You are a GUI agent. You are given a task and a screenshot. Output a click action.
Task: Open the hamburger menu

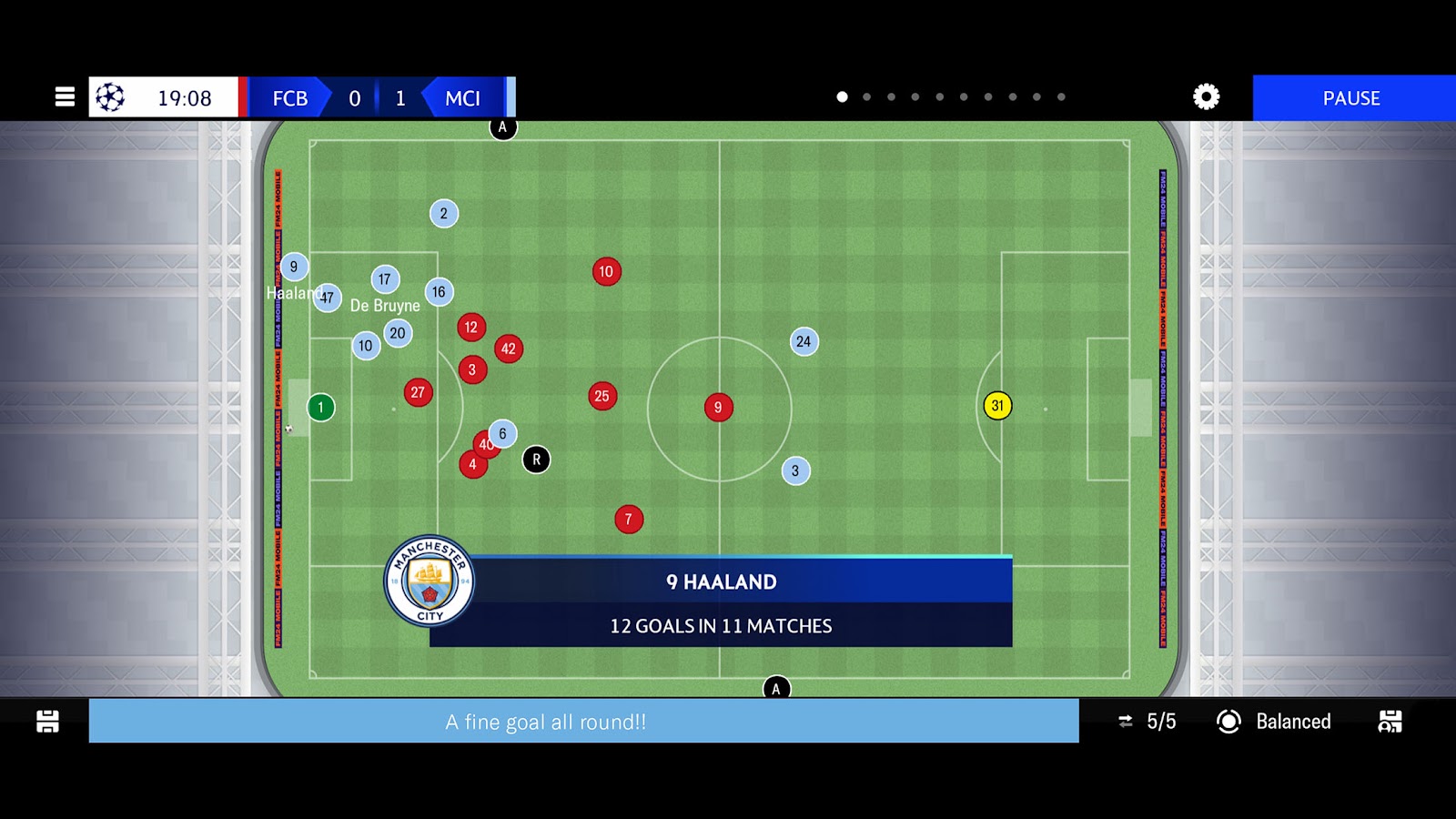pos(65,97)
